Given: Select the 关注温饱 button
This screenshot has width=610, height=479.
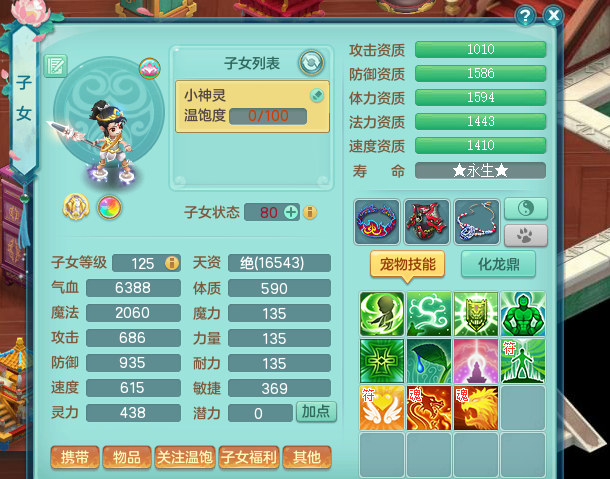Looking at the screenshot, I should coord(185,458).
